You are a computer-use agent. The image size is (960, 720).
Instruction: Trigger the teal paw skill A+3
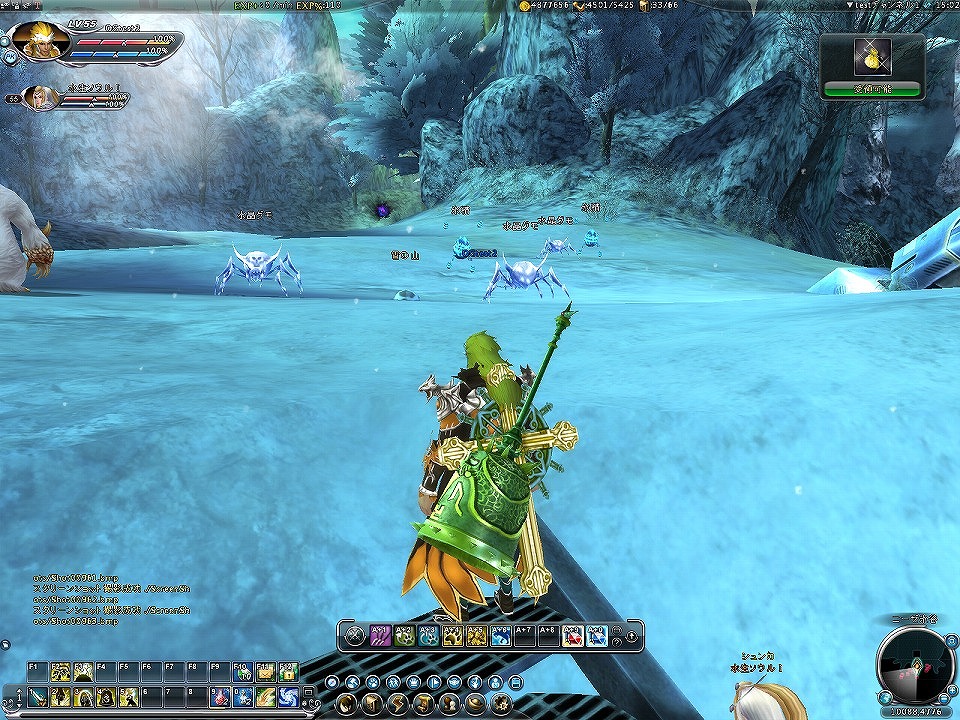click(x=429, y=636)
